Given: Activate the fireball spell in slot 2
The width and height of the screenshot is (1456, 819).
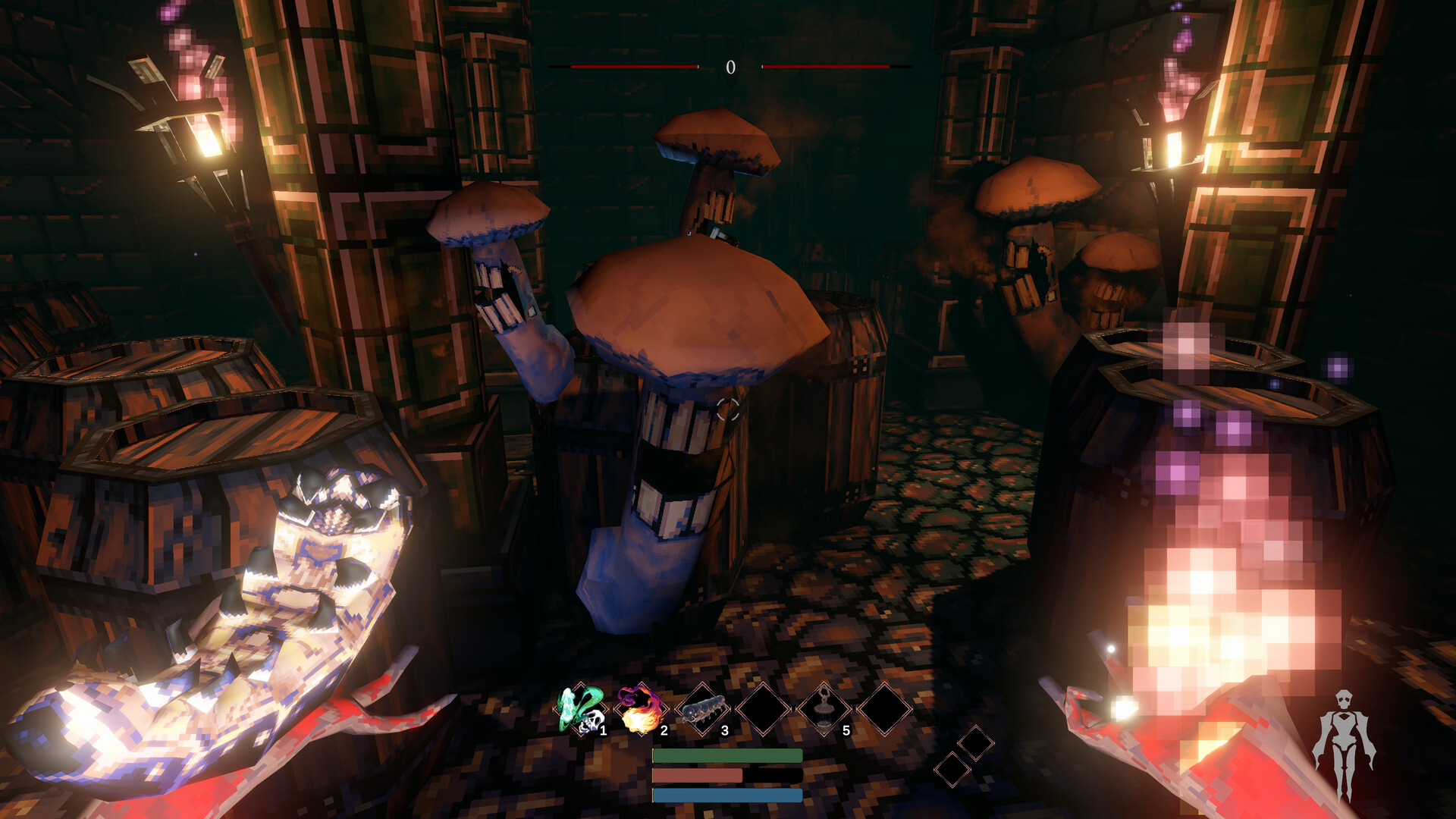Looking at the screenshot, I should 641,710.
